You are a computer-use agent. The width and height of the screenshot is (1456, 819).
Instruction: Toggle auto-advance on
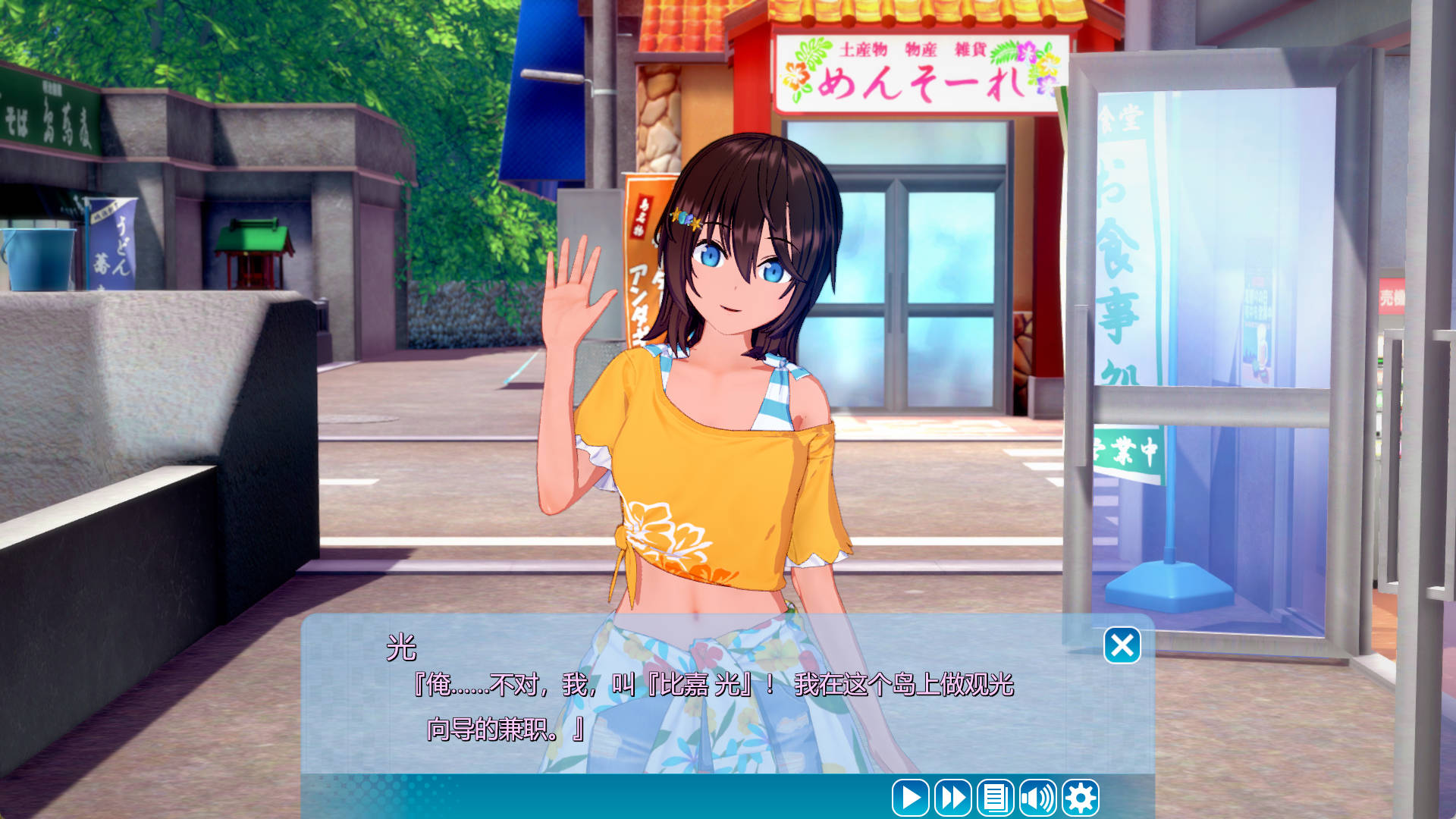911,797
